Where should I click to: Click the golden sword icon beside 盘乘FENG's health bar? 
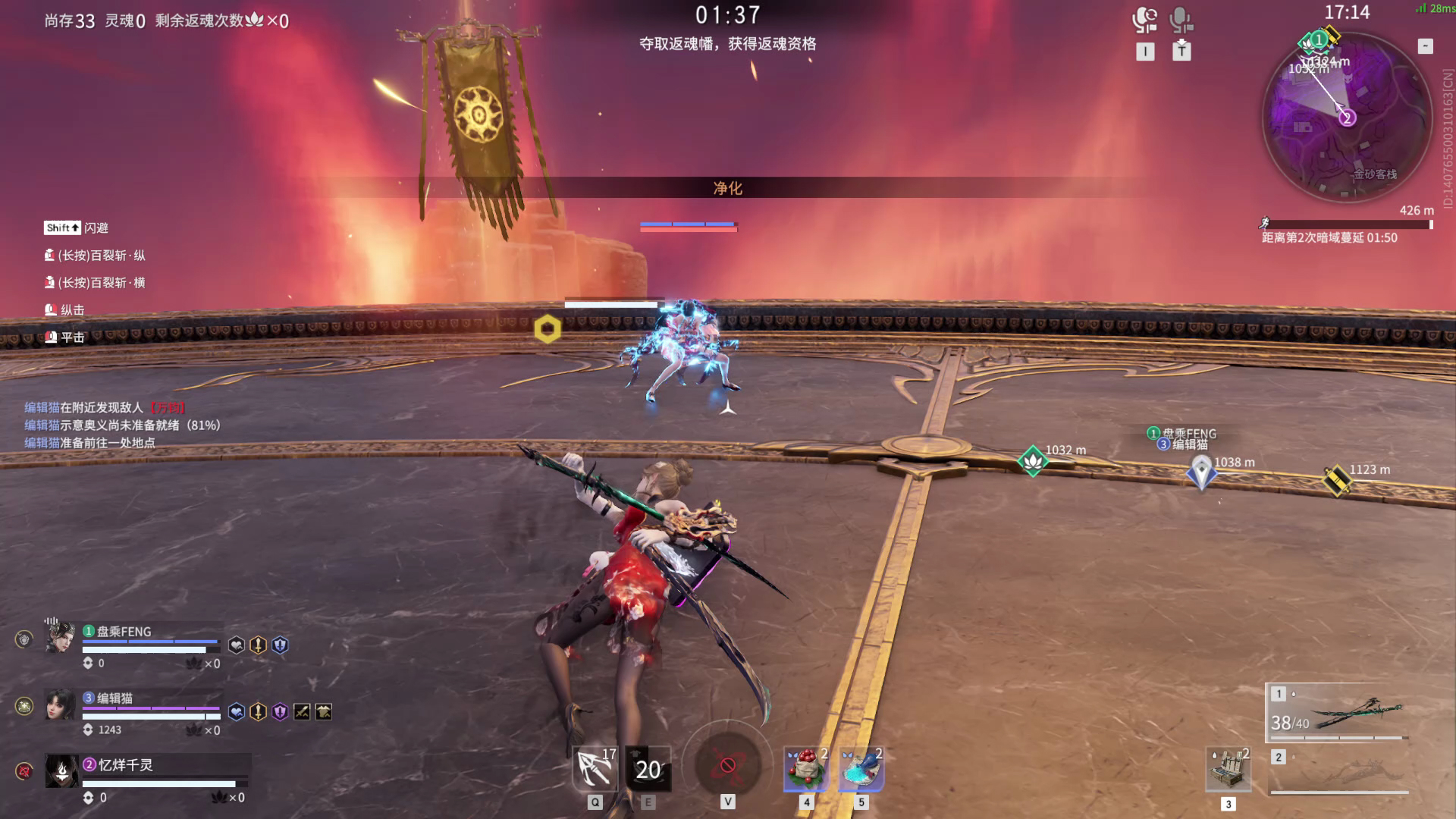point(257,645)
